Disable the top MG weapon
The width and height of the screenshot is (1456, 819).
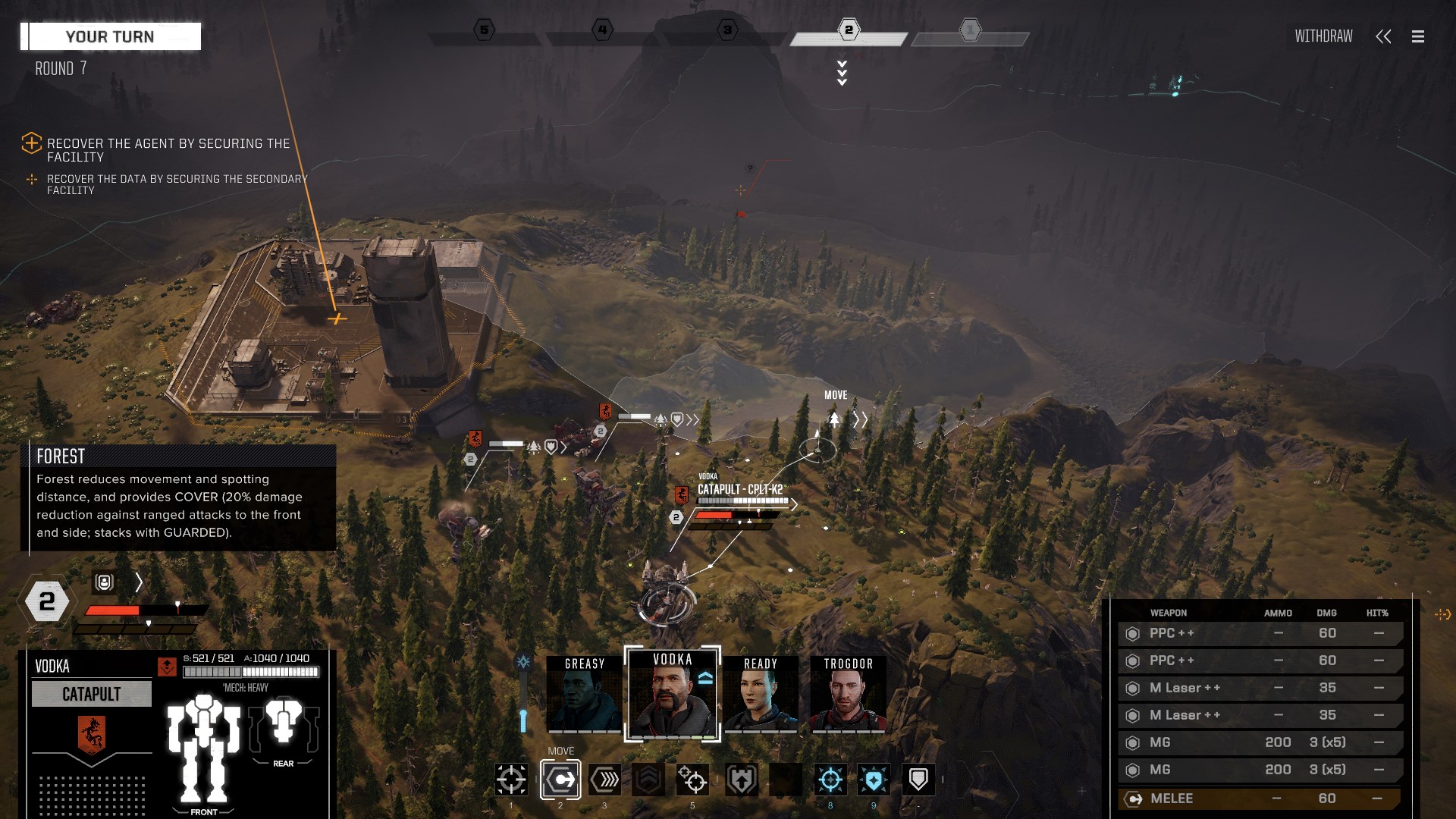tap(1259, 742)
